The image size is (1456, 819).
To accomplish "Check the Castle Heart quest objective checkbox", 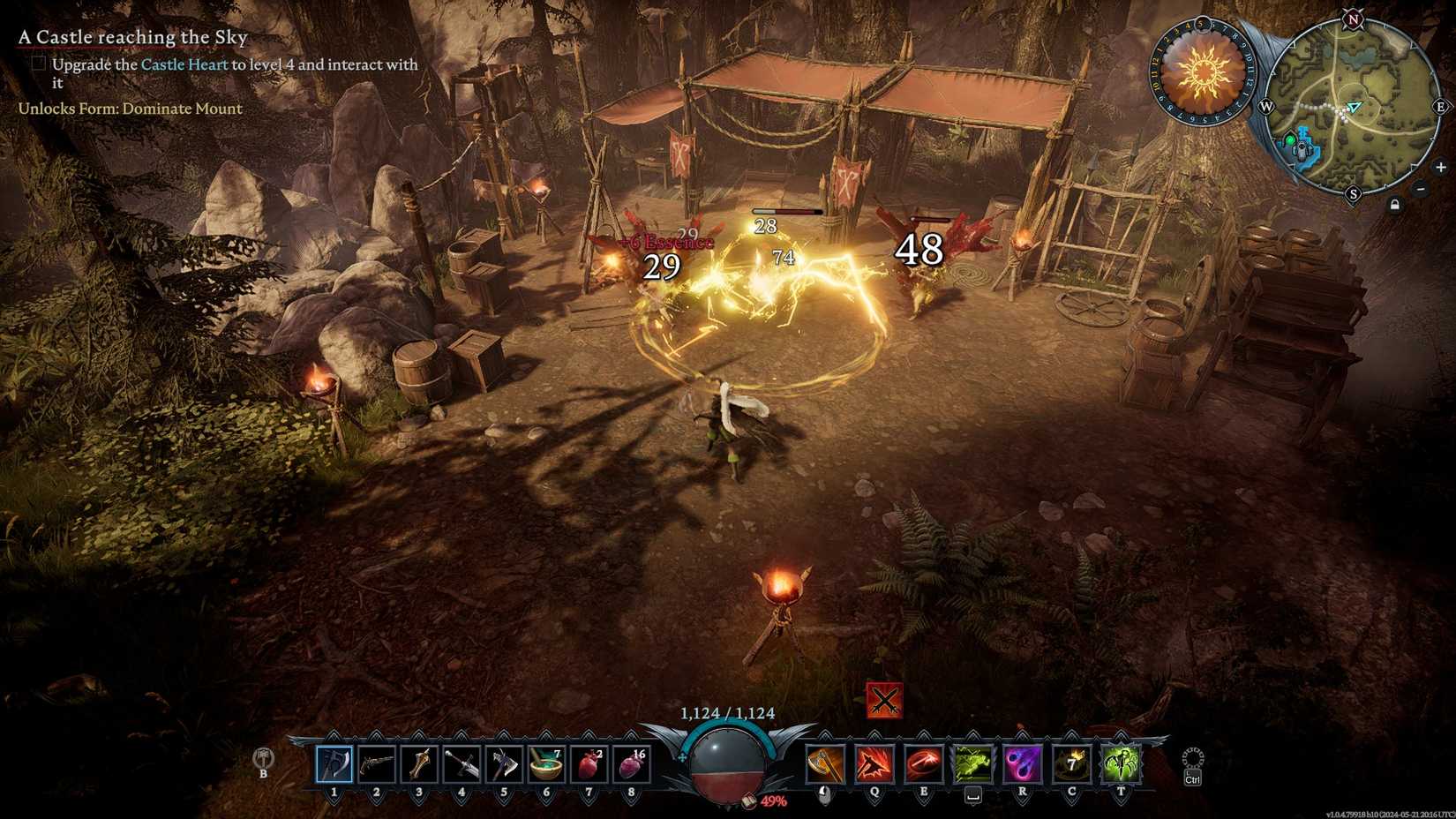I will click(39, 63).
